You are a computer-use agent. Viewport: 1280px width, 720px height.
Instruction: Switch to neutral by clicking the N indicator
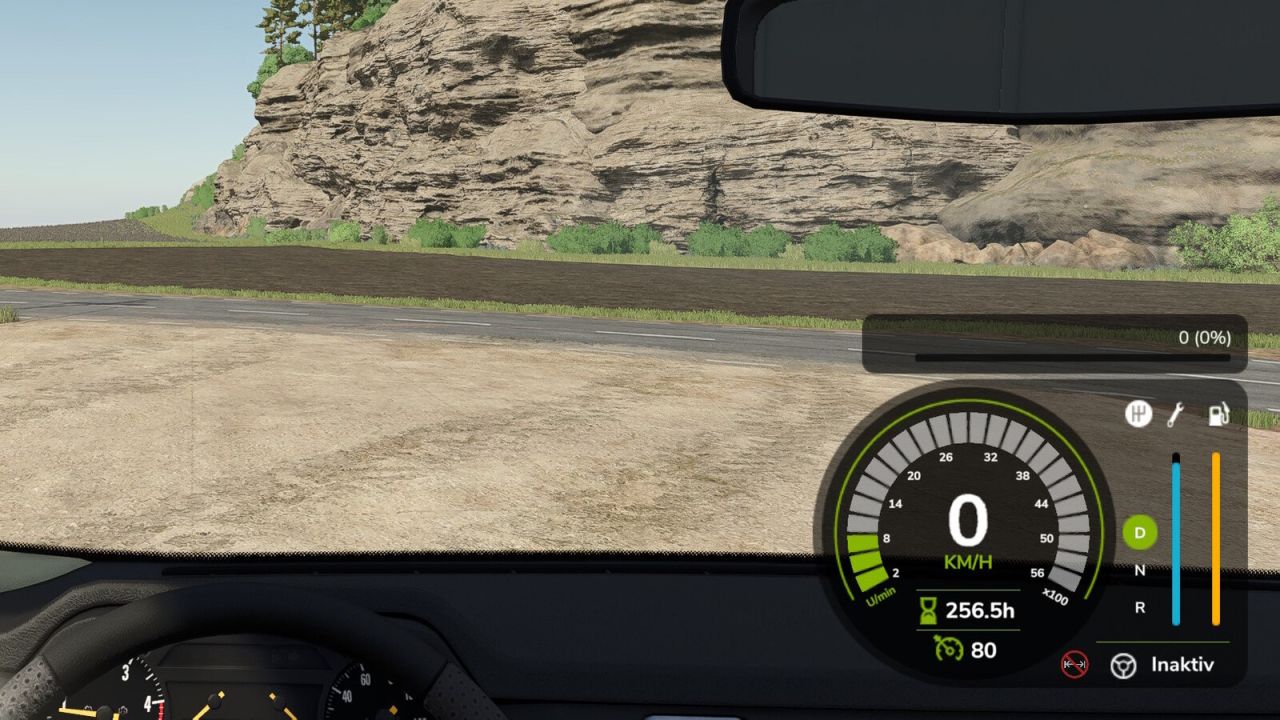1140,568
